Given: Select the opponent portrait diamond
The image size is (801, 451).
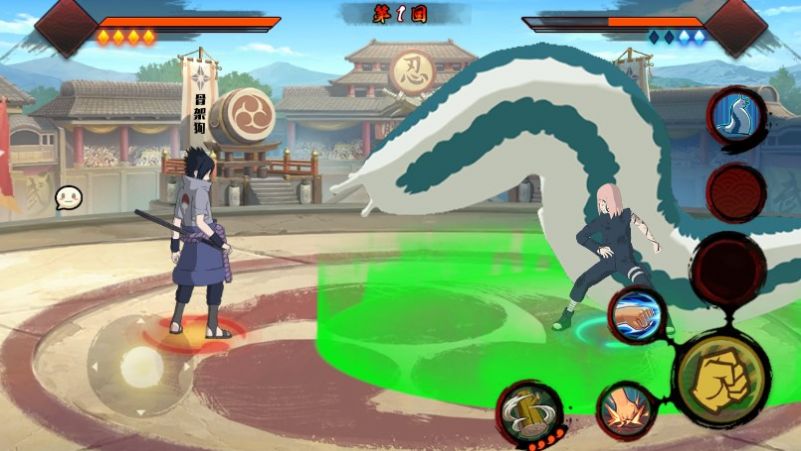Looking at the screenshot, I should pyautogui.click(x=735, y=24).
